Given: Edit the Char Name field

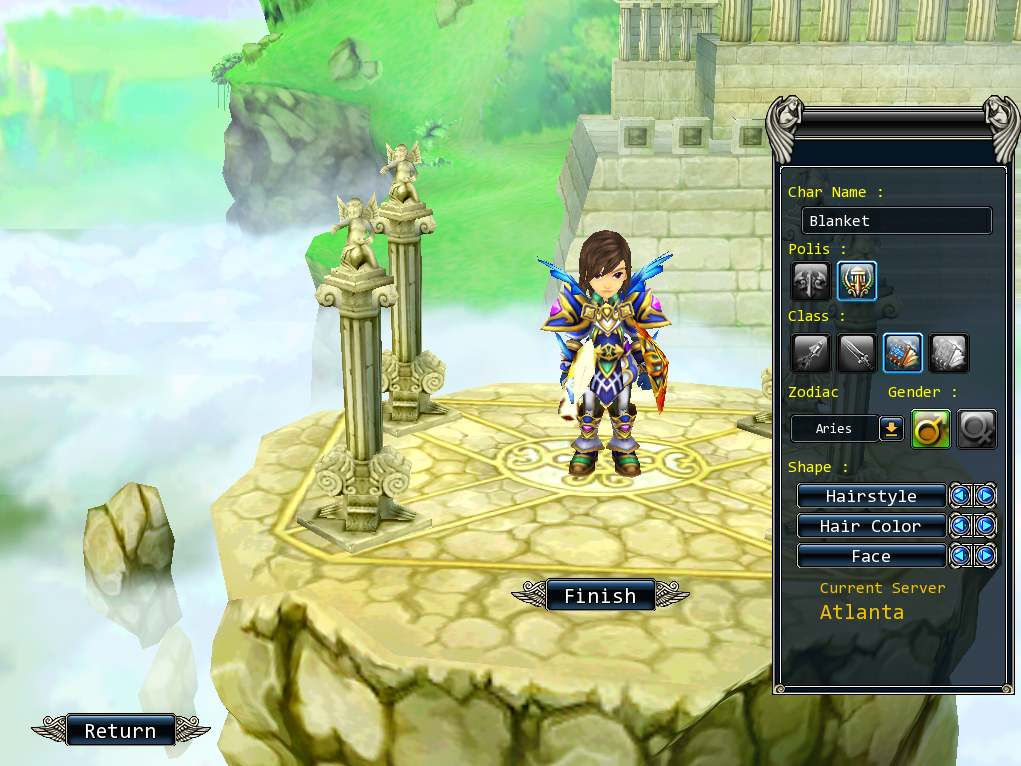Looking at the screenshot, I should click(896, 221).
